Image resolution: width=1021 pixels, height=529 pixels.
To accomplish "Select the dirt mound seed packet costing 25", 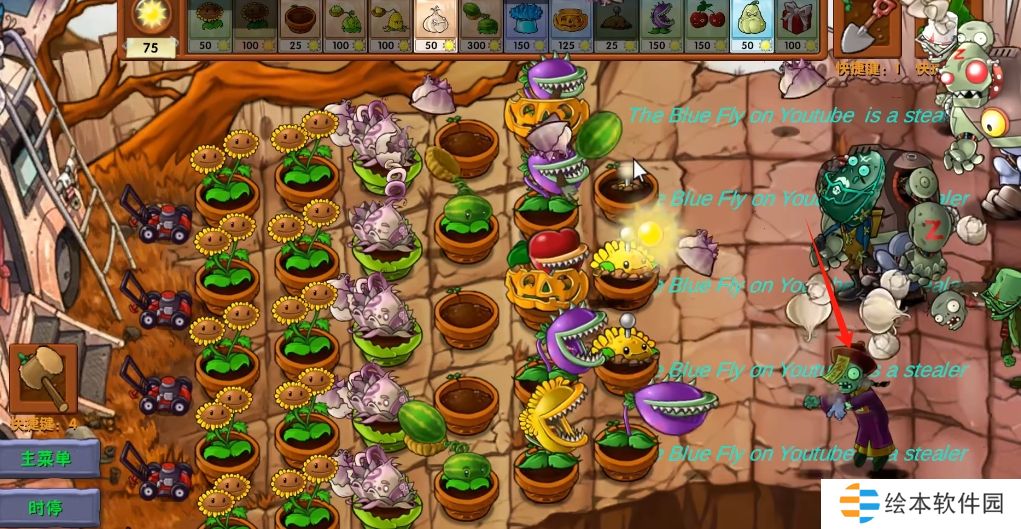I will (613, 26).
